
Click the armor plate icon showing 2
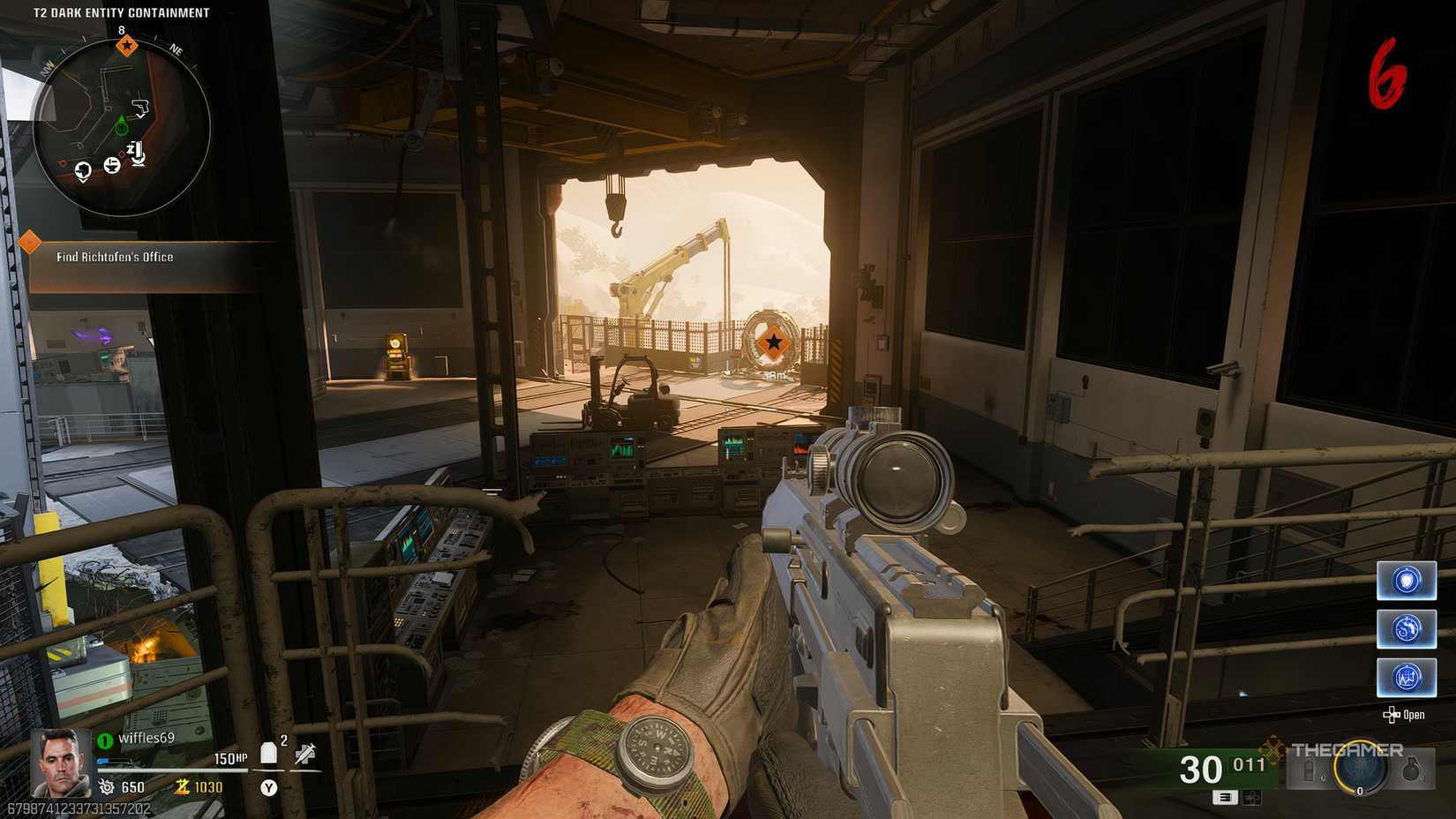pyautogui.click(x=269, y=751)
